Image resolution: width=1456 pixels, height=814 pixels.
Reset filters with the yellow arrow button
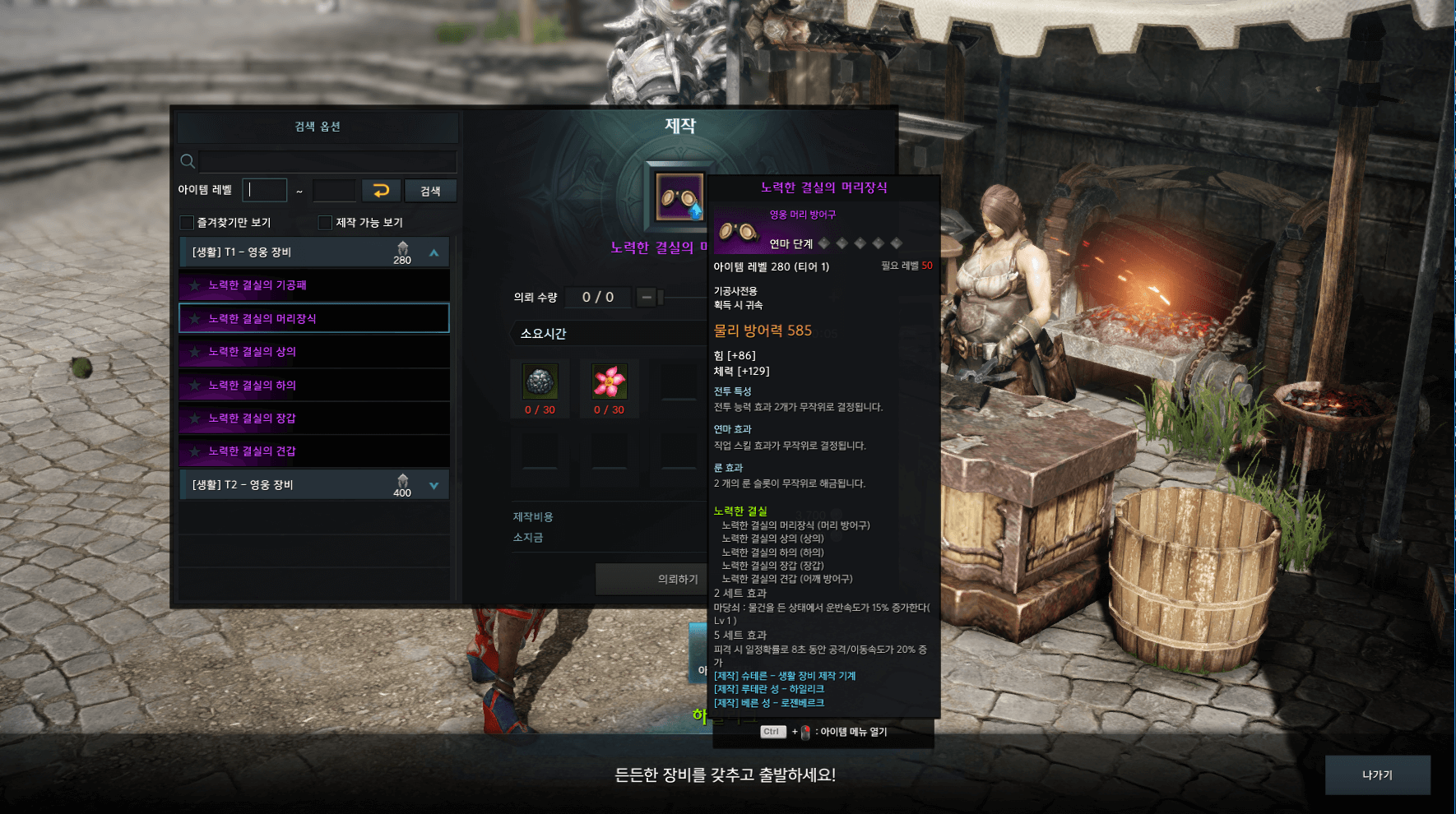click(381, 191)
